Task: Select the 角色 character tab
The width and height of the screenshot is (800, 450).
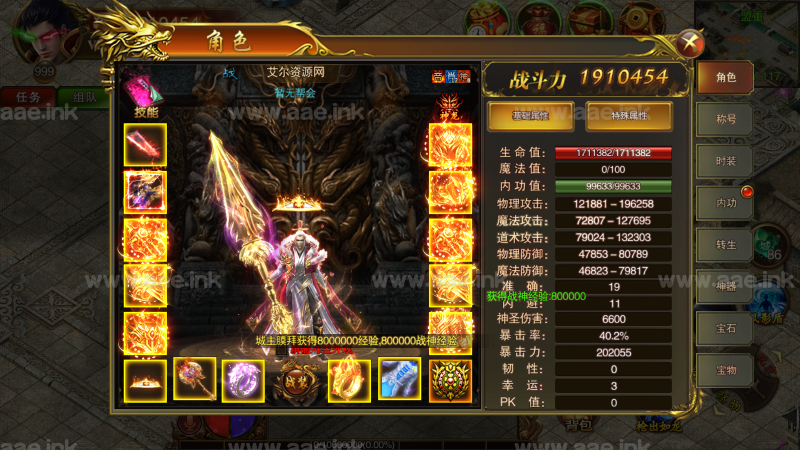Action: (725, 77)
